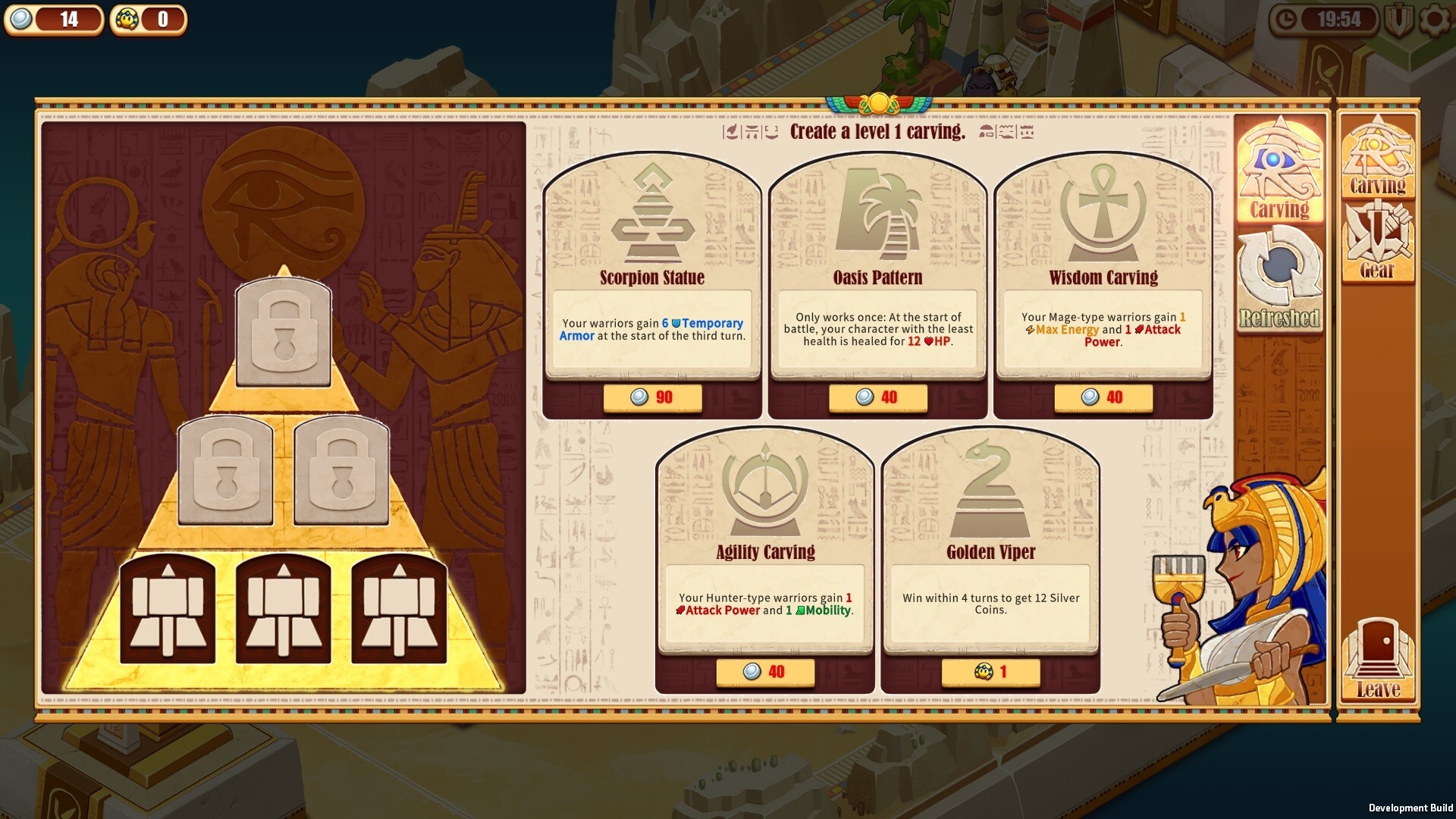This screenshot has width=1456, height=819.
Task: Click the left locked slot in middle row
Action: pyautogui.click(x=225, y=470)
